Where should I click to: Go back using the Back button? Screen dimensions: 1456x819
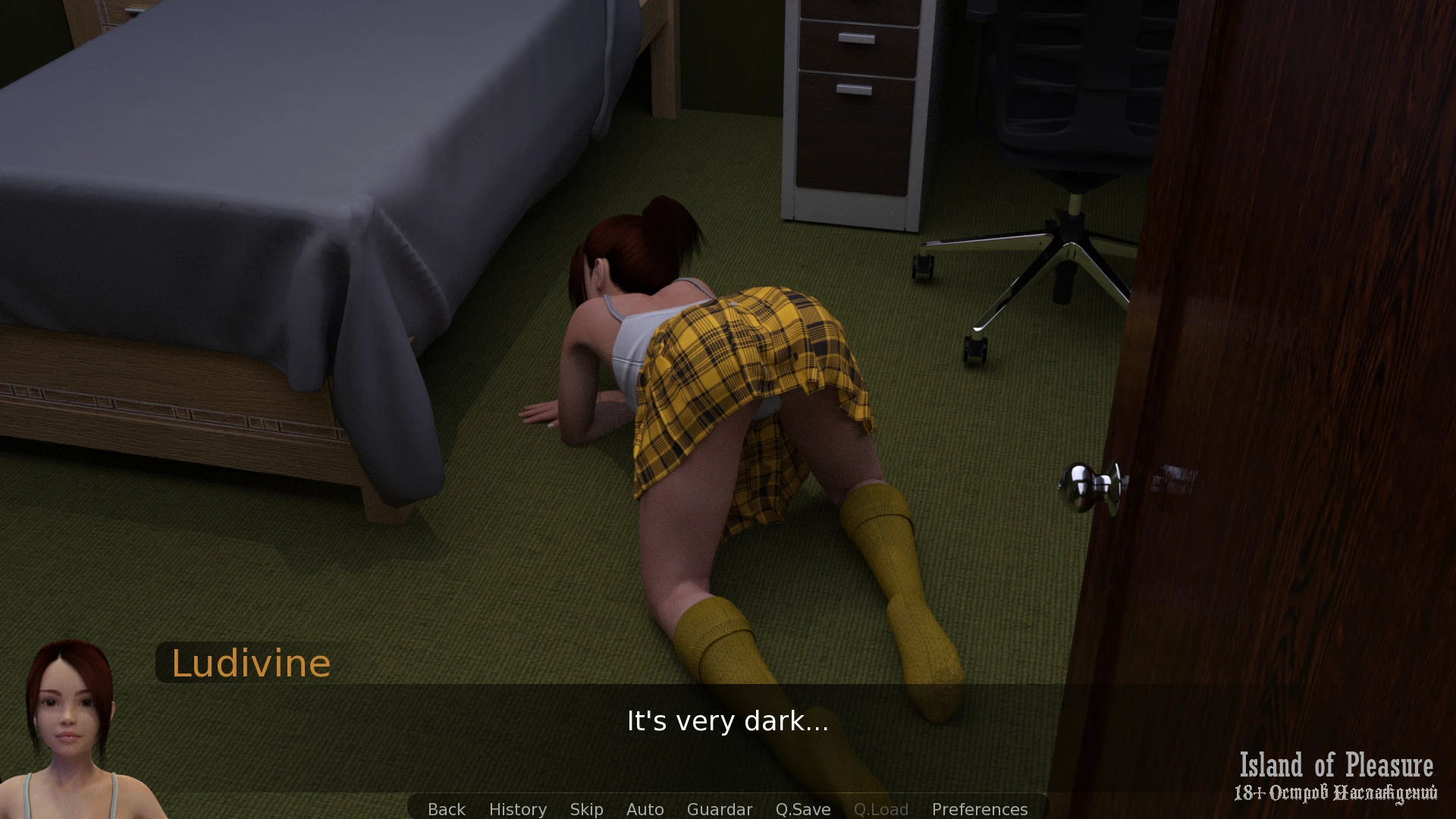[x=446, y=809]
